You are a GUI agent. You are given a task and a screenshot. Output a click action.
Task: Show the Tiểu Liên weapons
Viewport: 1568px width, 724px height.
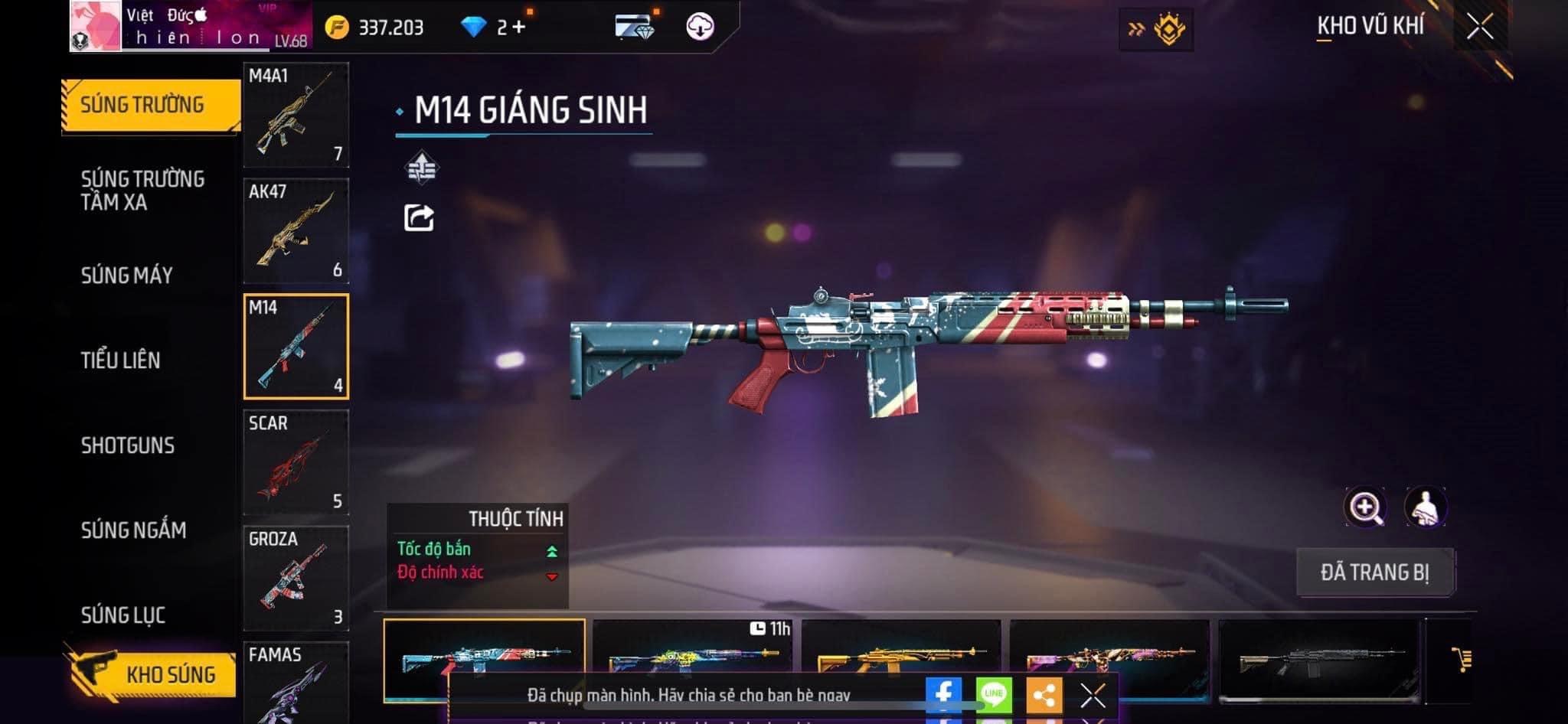pyautogui.click(x=121, y=360)
